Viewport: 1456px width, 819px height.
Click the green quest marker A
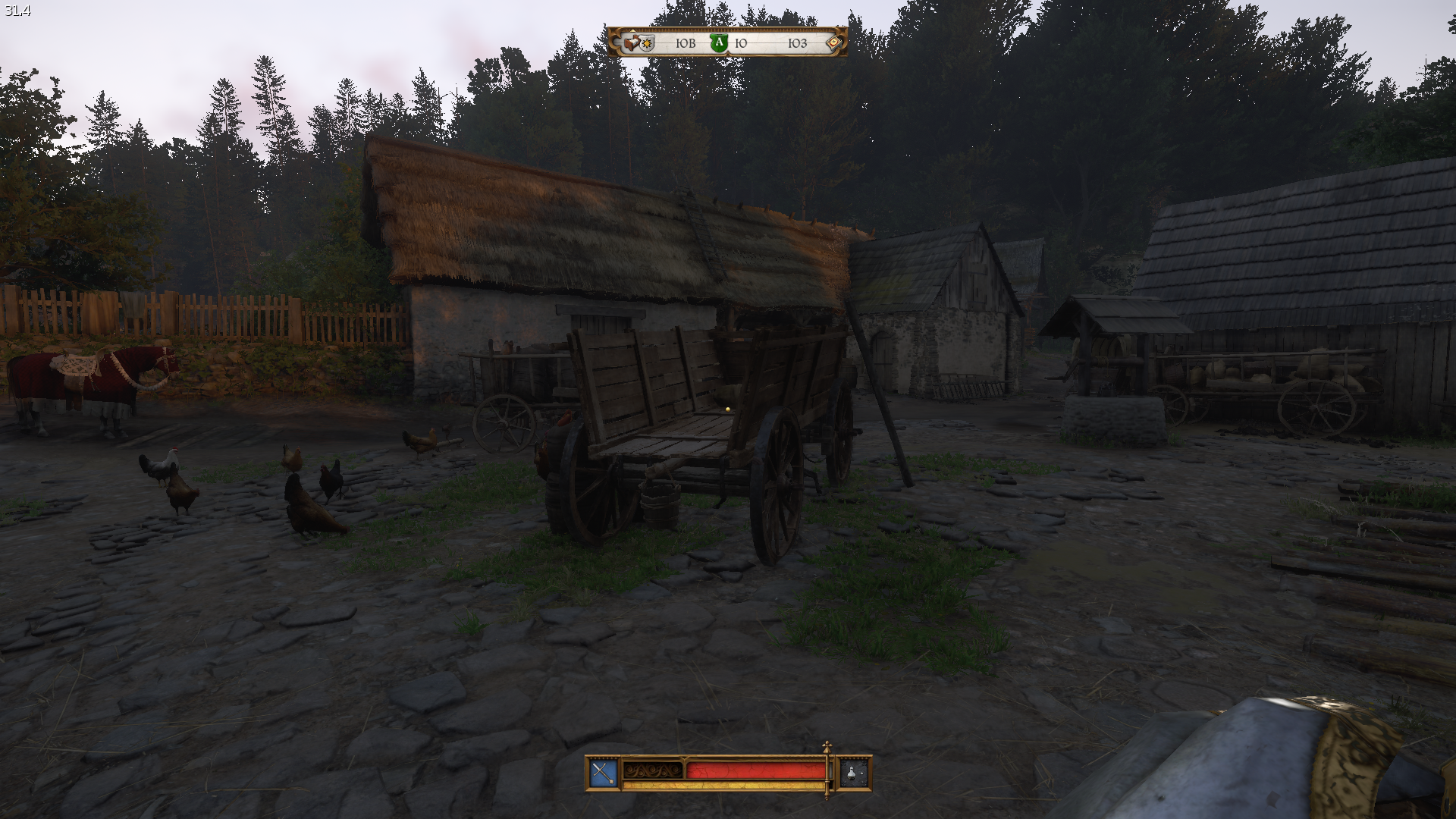(718, 43)
